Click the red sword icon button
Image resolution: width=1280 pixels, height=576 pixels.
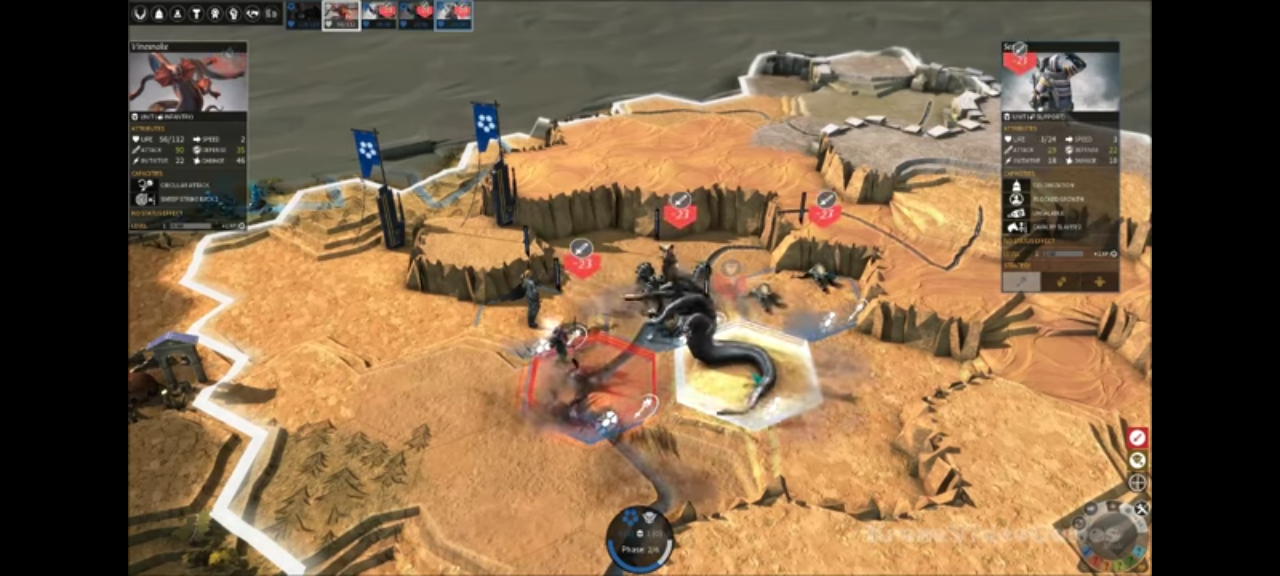[x=1137, y=438]
